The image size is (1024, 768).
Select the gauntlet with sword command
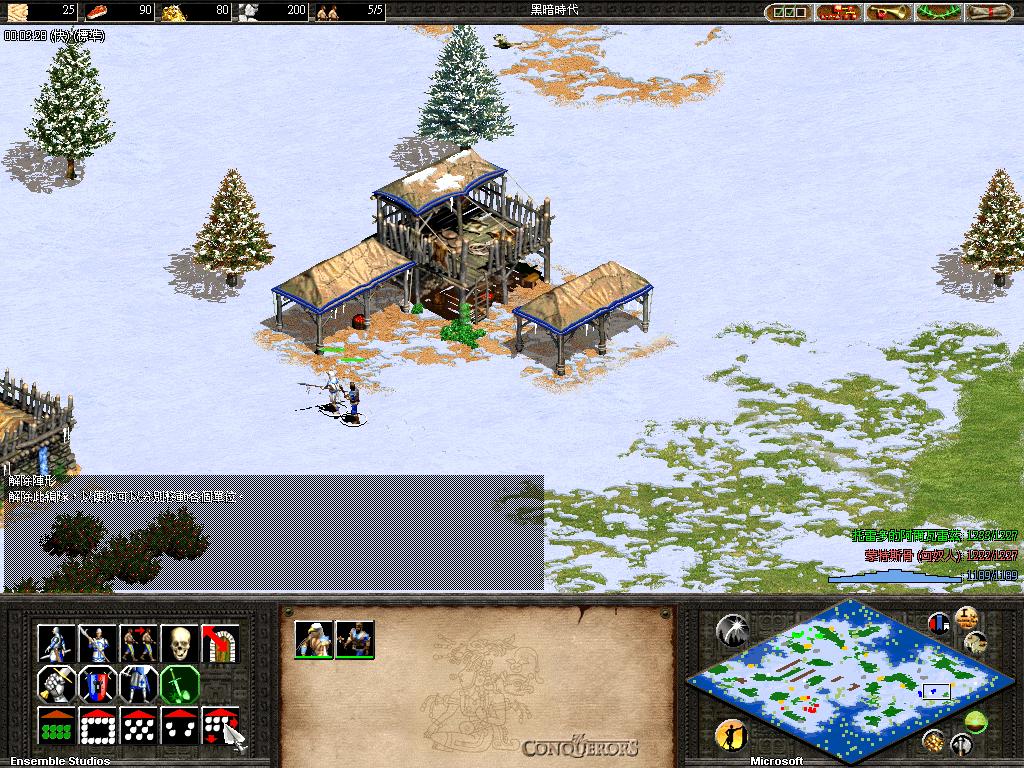pos(57,685)
